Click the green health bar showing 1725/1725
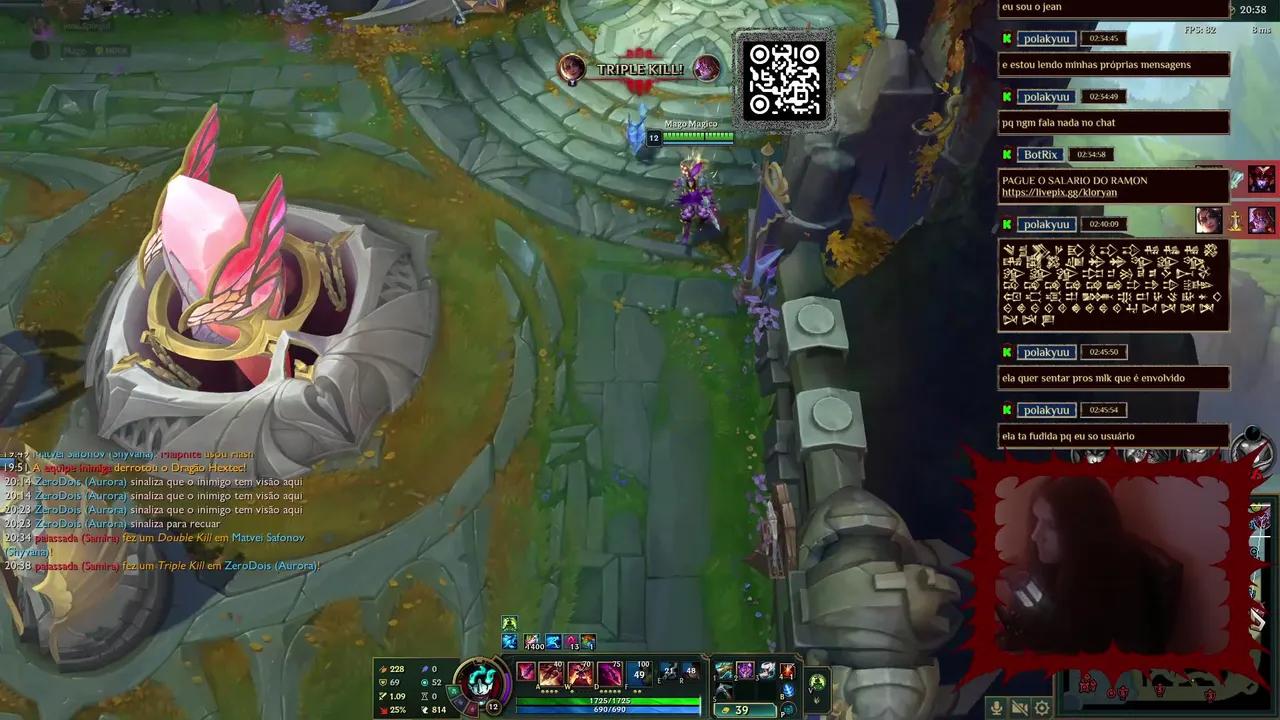The height and width of the screenshot is (720, 1280). click(610, 700)
